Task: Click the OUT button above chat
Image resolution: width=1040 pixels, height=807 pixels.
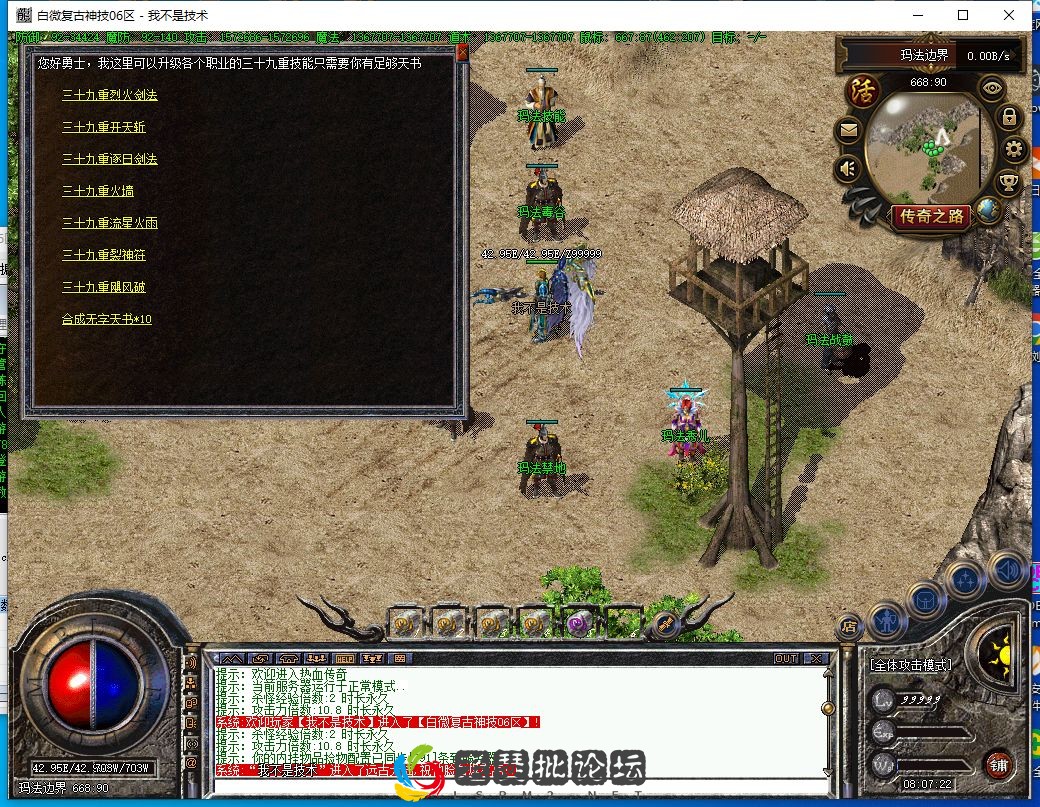Action: click(x=786, y=659)
